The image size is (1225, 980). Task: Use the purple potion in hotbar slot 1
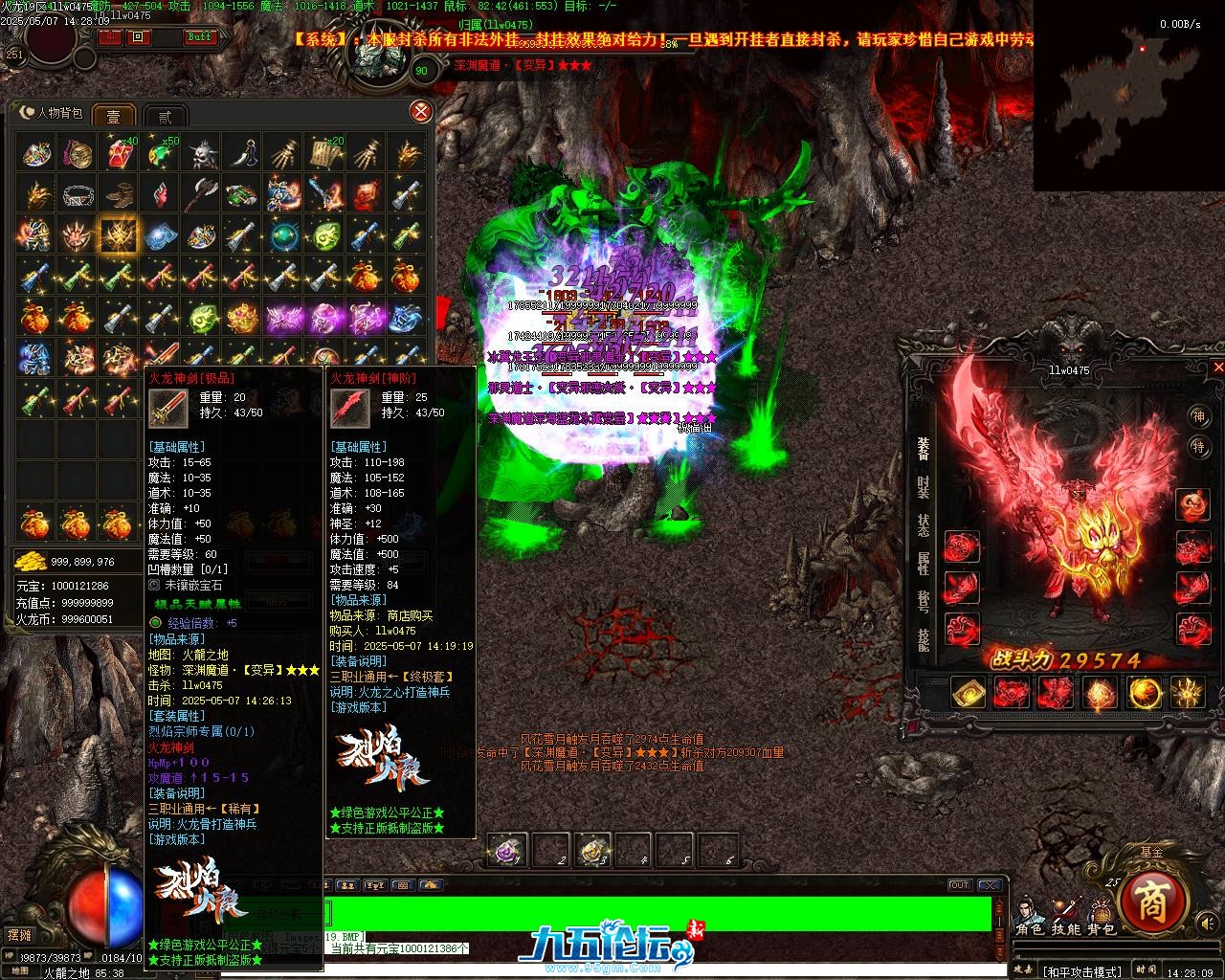coord(507,849)
